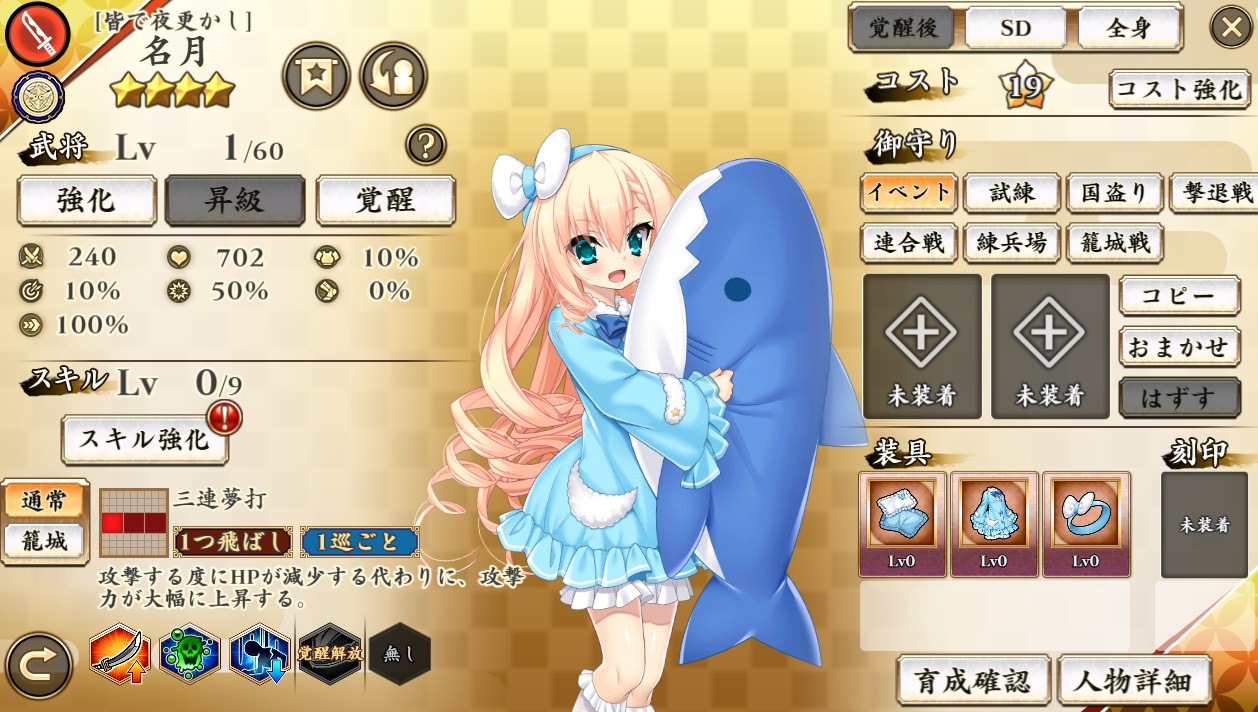
Task: Switch to the SD view tab
Action: point(1015,28)
